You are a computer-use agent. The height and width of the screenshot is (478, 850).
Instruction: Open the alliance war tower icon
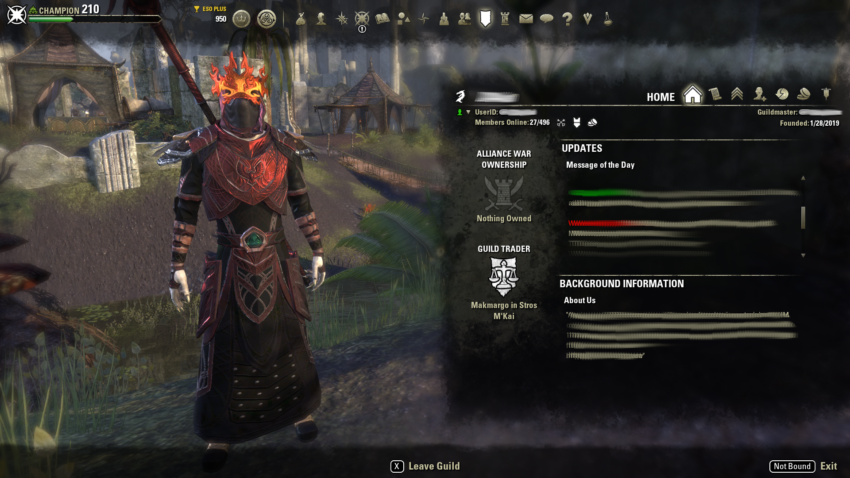(505, 18)
